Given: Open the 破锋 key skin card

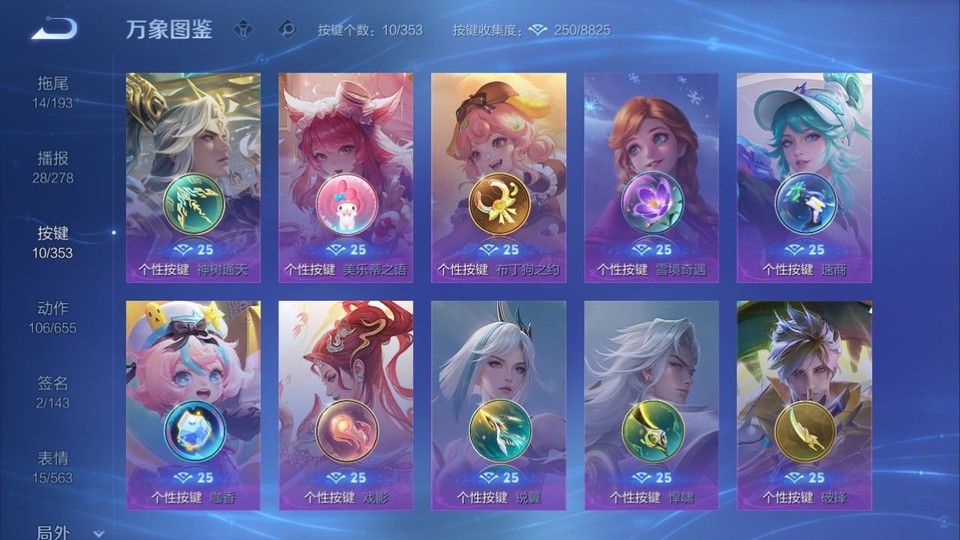Looking at the screenshot, I should tap(804, 405).
